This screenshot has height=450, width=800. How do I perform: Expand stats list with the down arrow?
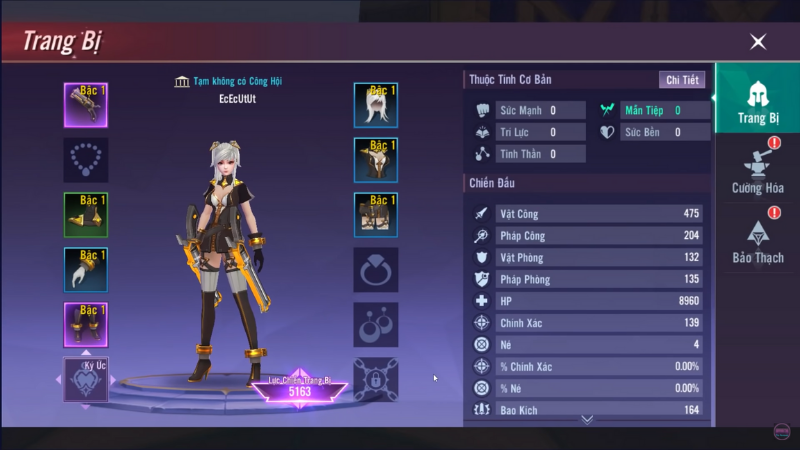tap(587, 419)
